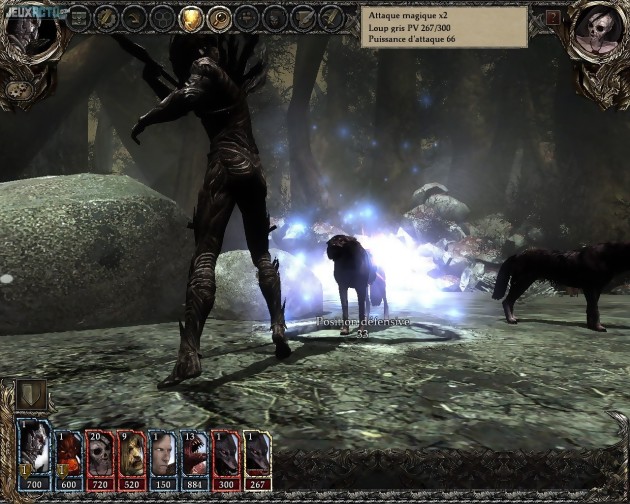Open the gears settings button
Viewport: 630px width, 504px height.
(x=18, y=90)
